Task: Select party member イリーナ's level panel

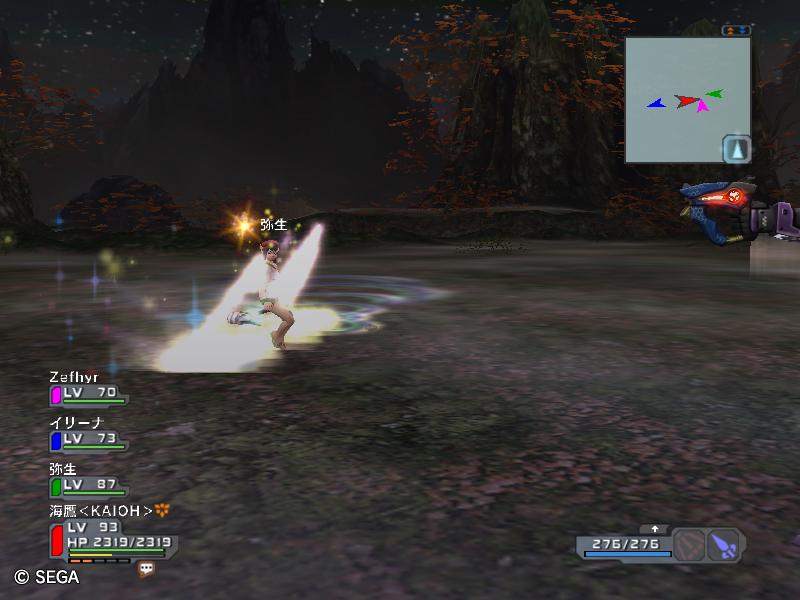Action: [88, 437]
